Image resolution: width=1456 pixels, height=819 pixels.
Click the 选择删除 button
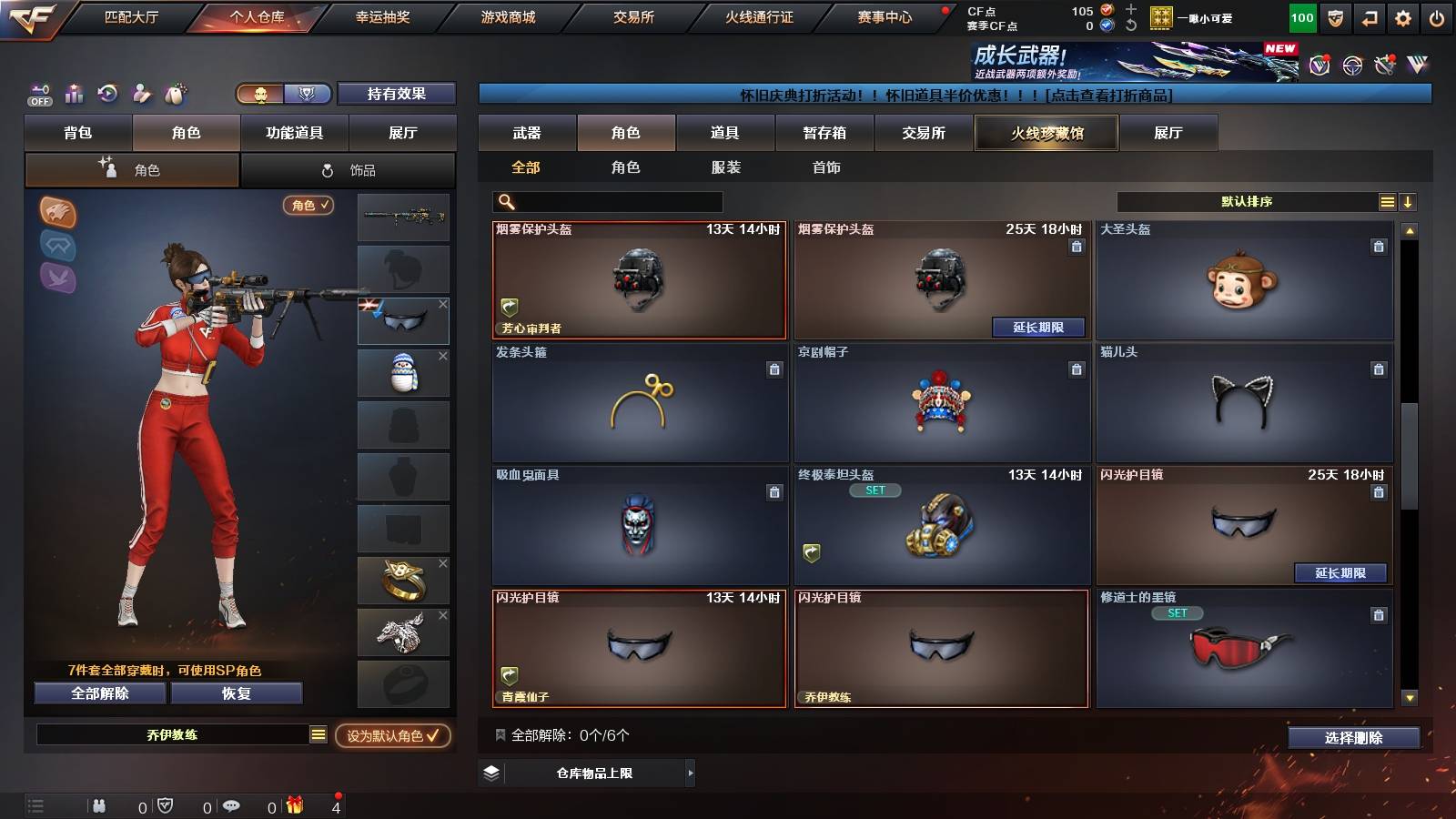click(x=1353, y=738)
